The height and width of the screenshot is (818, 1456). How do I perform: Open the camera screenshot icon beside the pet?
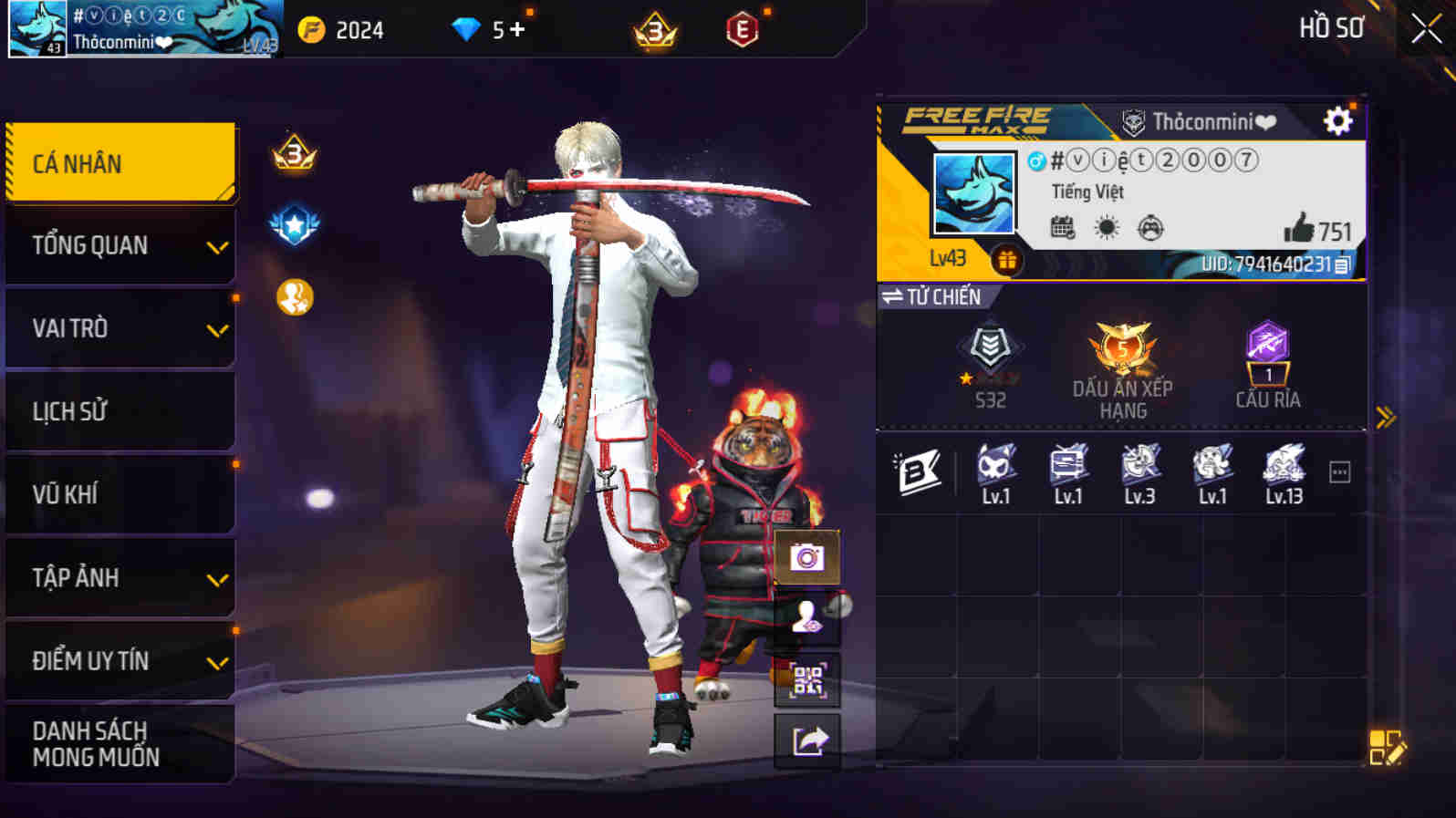pos(806,557)
